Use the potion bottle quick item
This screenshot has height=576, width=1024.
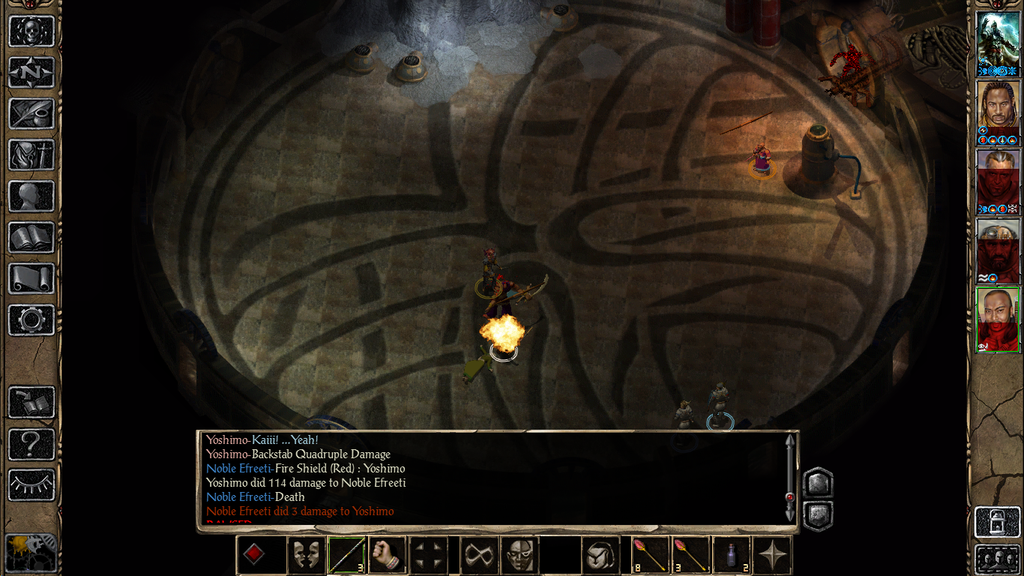tap(732, 555)
